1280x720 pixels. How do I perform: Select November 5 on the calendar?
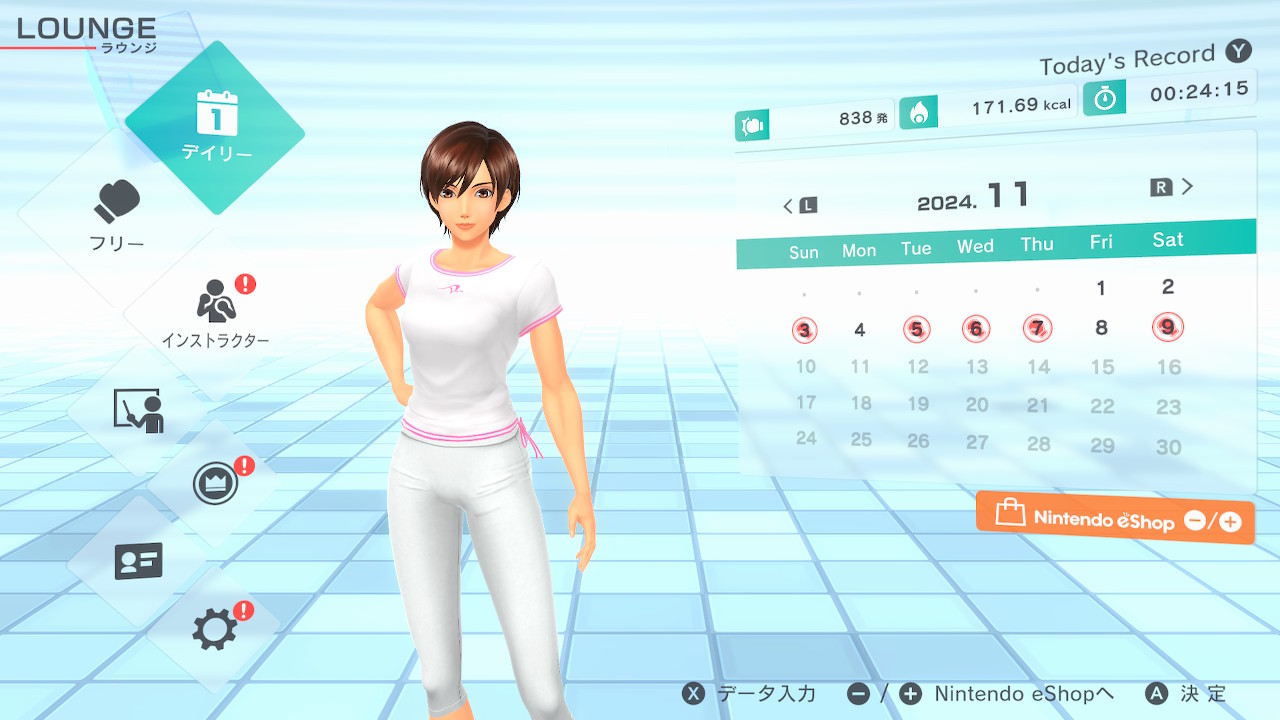click(x=916, y=329)
